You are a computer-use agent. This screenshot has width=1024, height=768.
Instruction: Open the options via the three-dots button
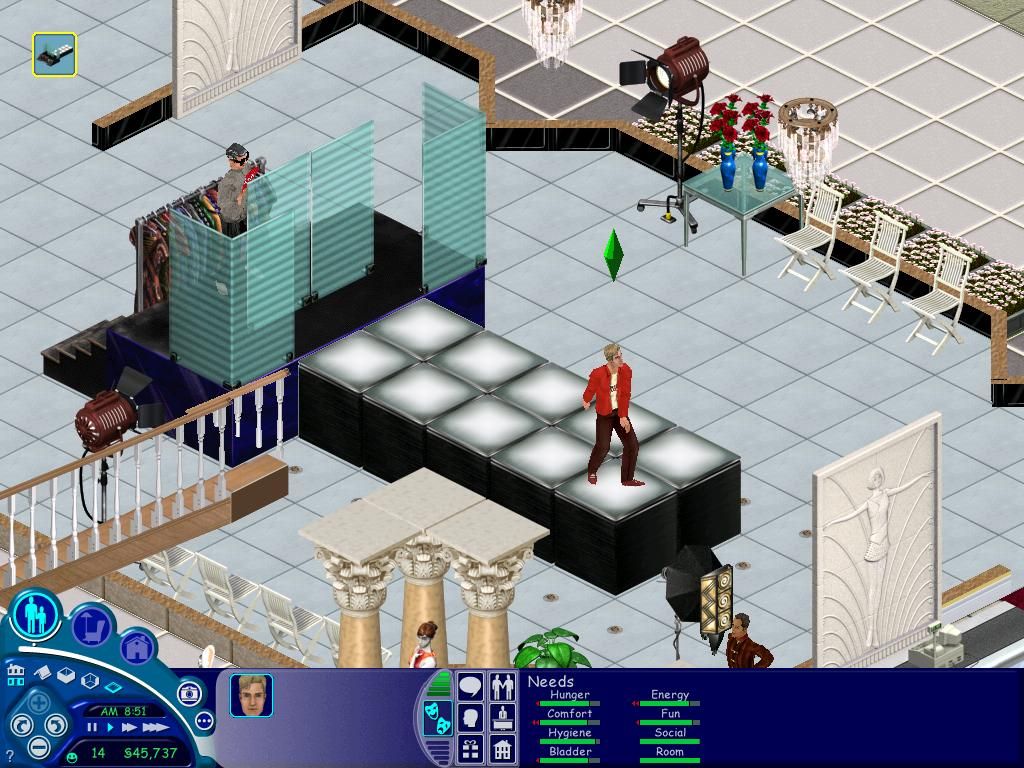point(204,720)
